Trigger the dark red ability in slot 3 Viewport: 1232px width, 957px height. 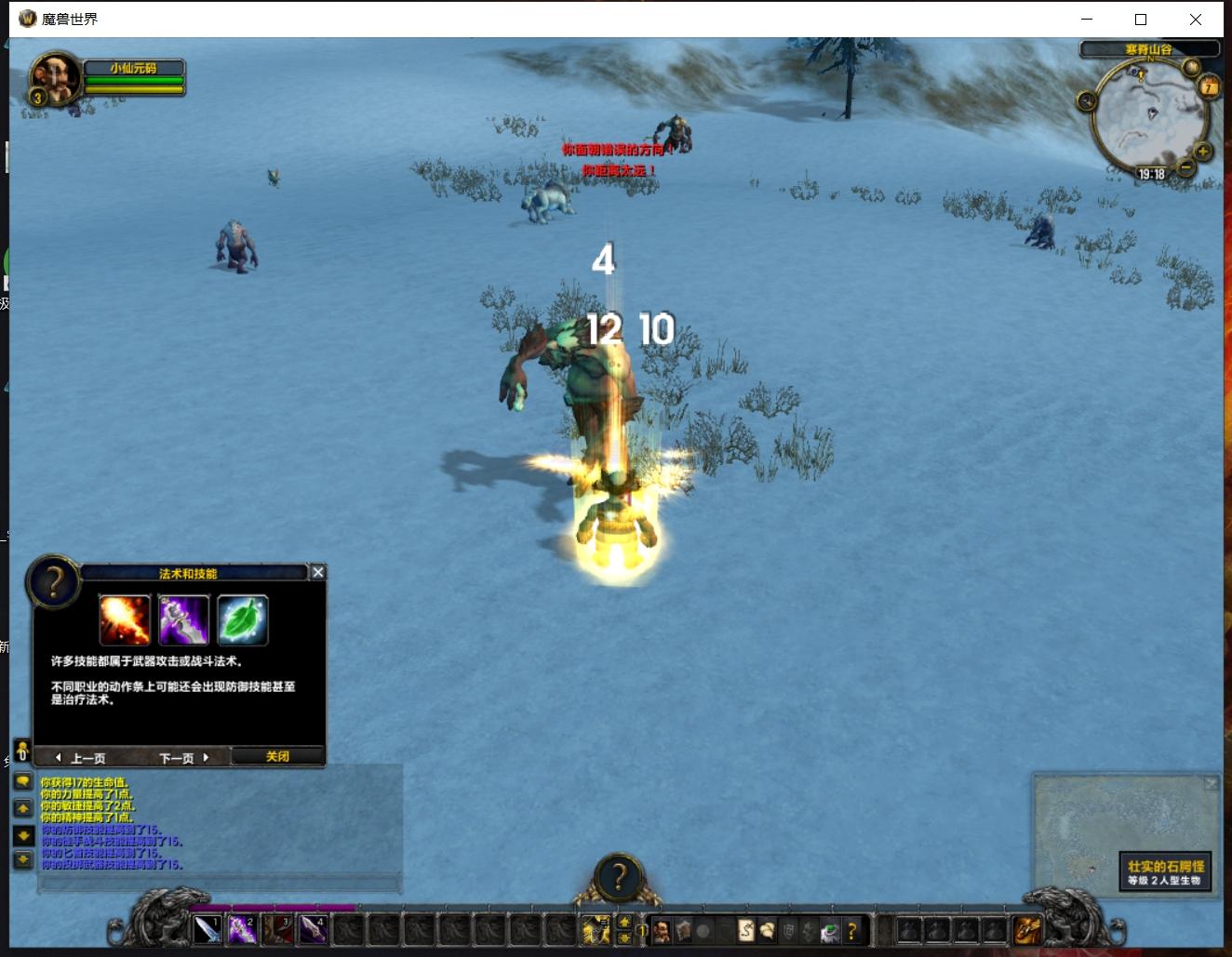pos(277,929)
